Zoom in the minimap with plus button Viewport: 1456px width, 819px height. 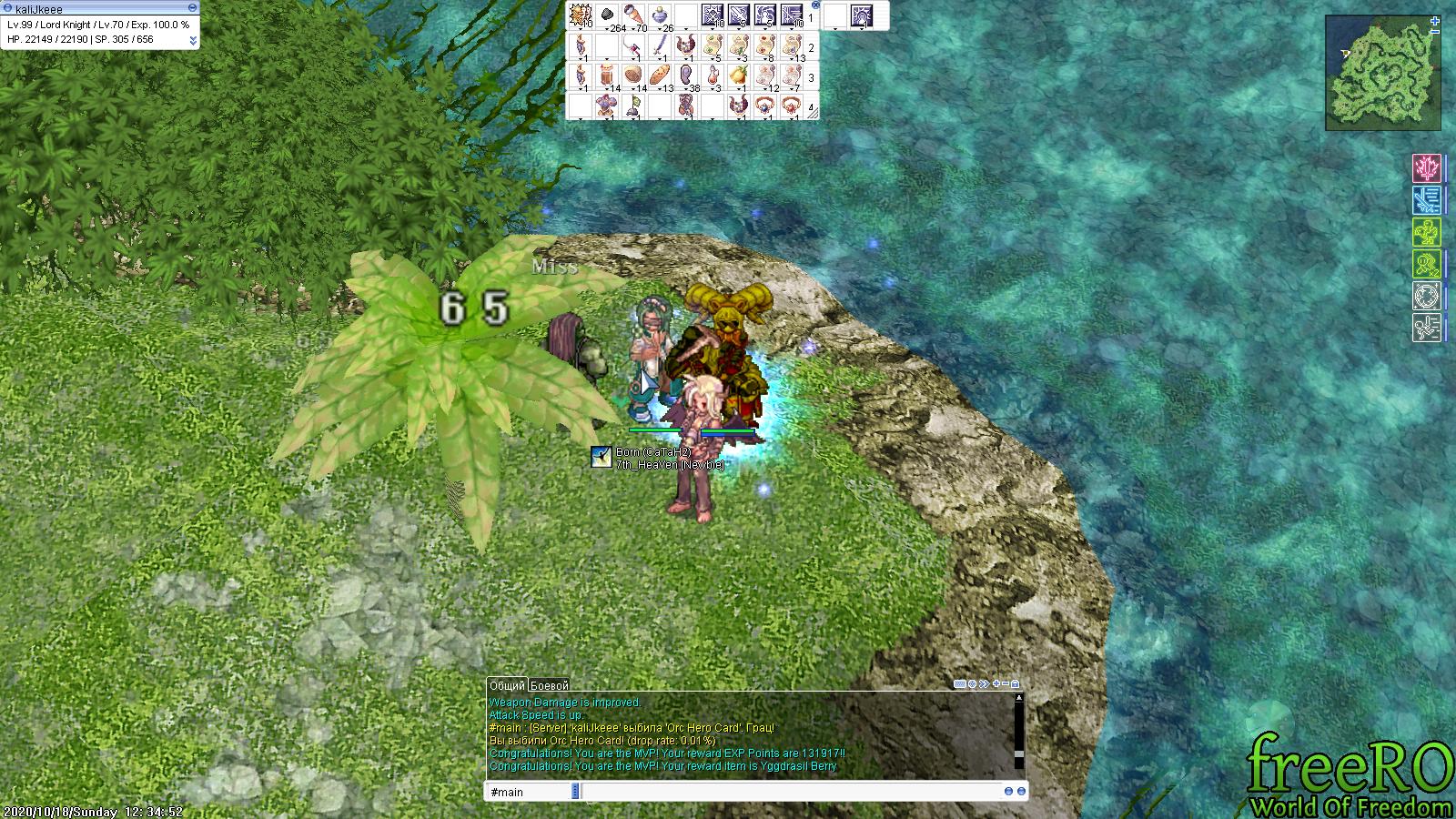pos(1436,19)
